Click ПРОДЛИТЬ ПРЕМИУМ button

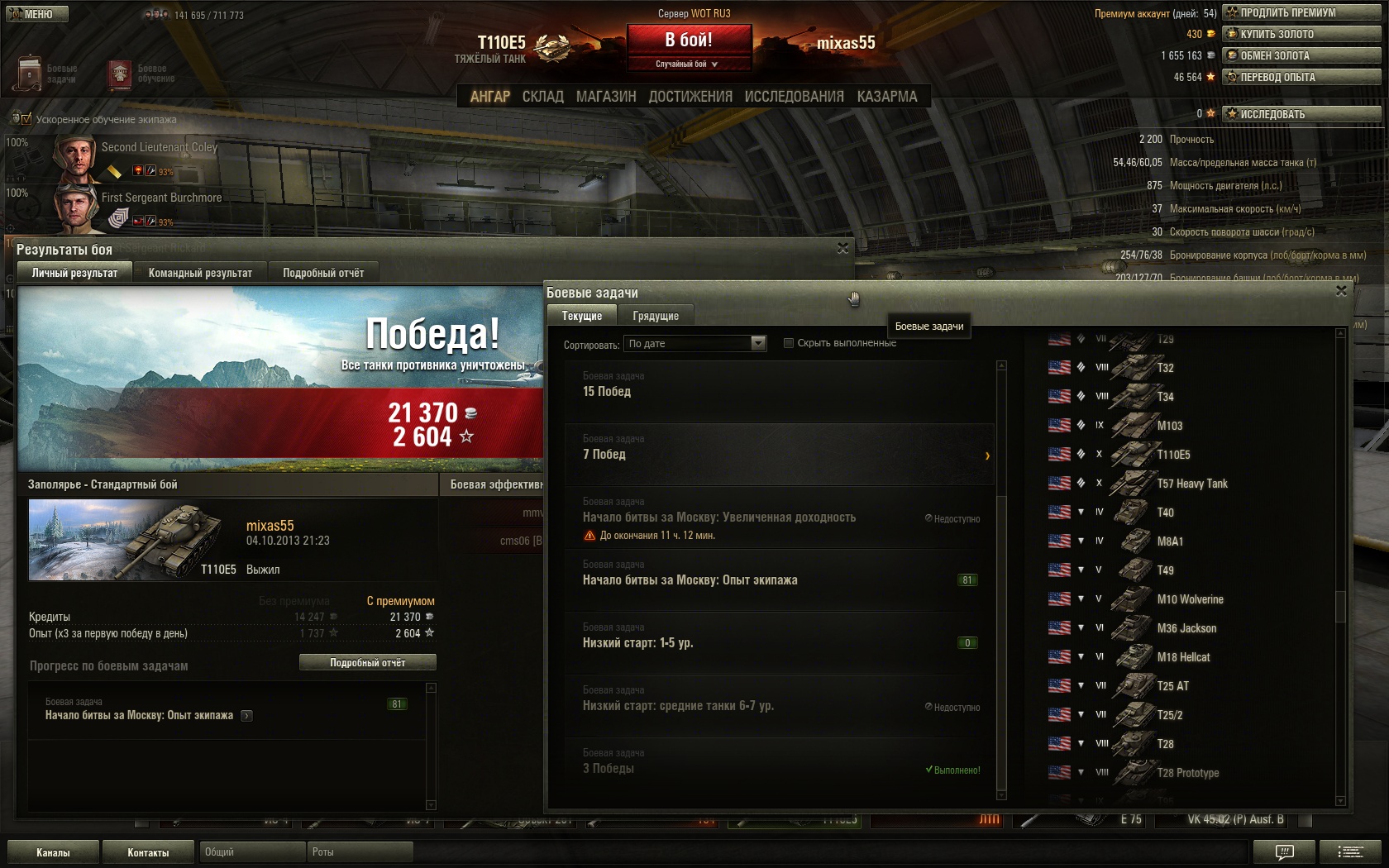coord(1301,12)
